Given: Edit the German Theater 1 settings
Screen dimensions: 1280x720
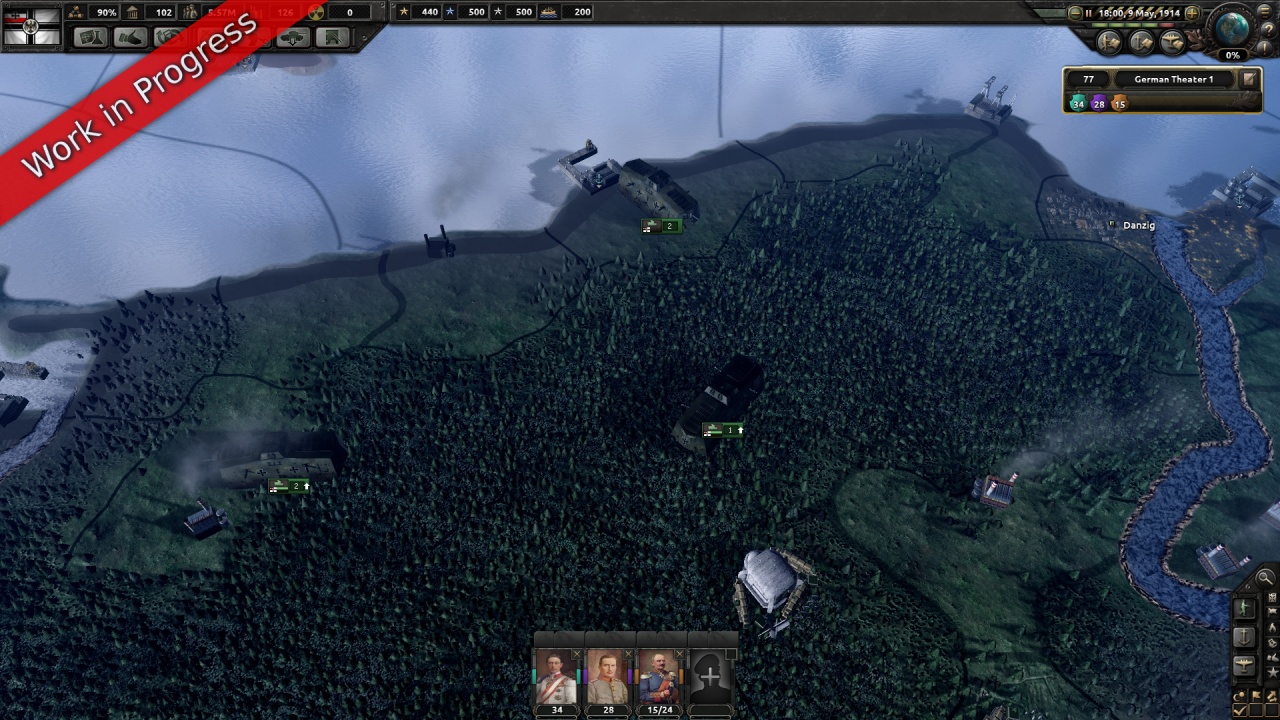Looking at the screenshot, I should click(x=1249, y=79).
